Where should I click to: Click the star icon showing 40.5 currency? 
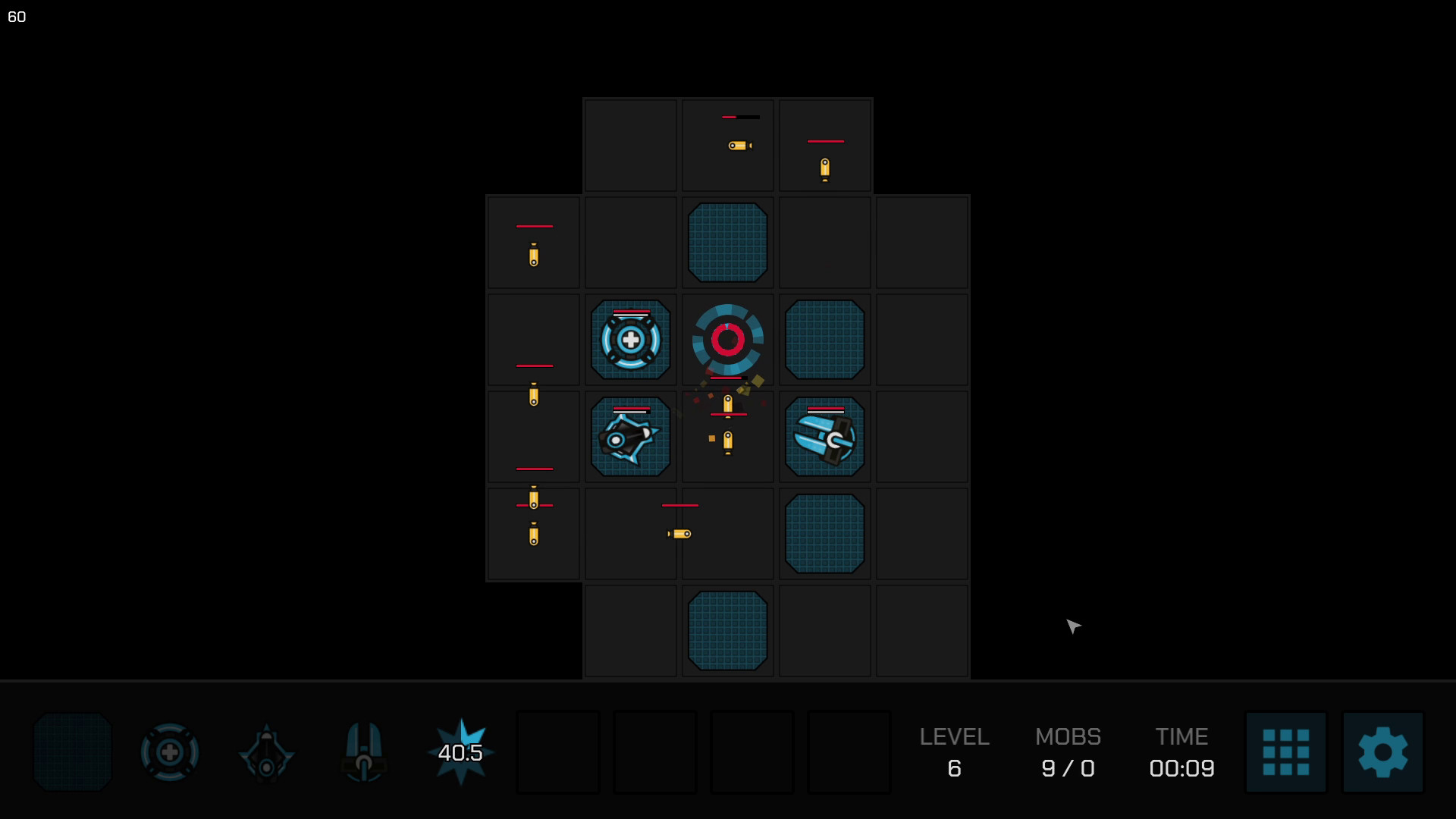click(460, 752)
